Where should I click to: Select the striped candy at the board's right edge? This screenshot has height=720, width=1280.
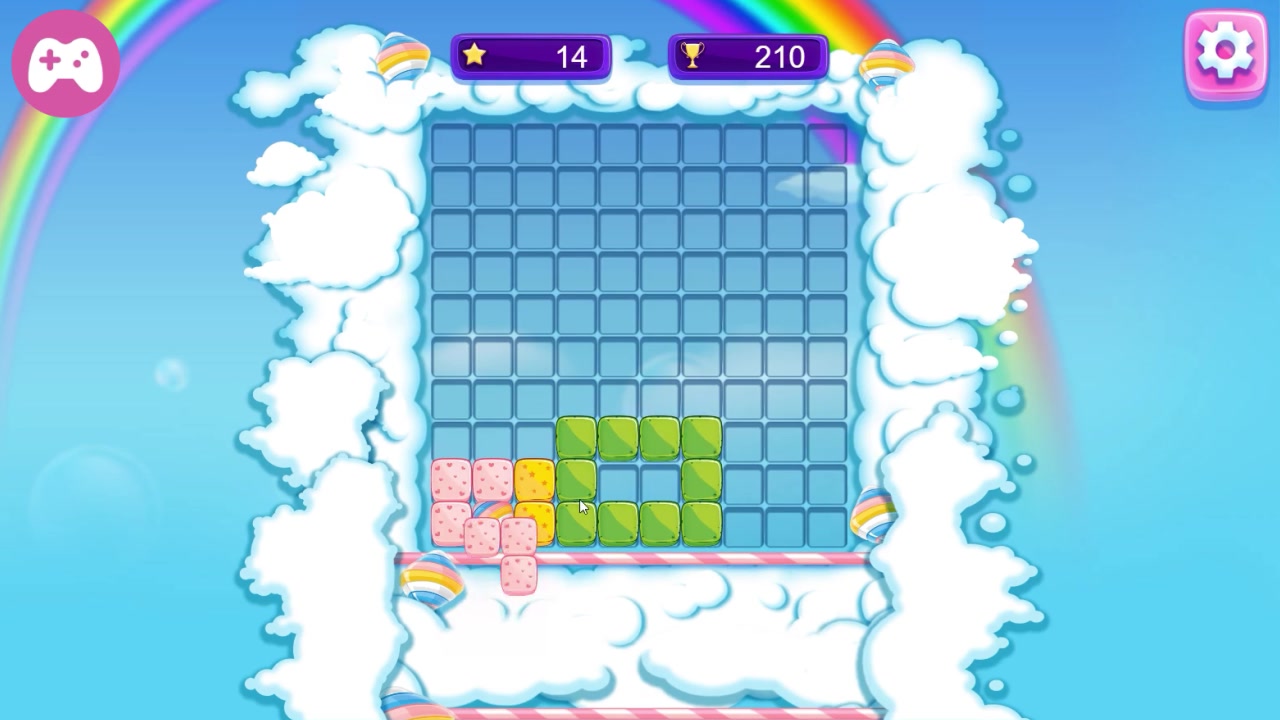[x=873, y=513]
